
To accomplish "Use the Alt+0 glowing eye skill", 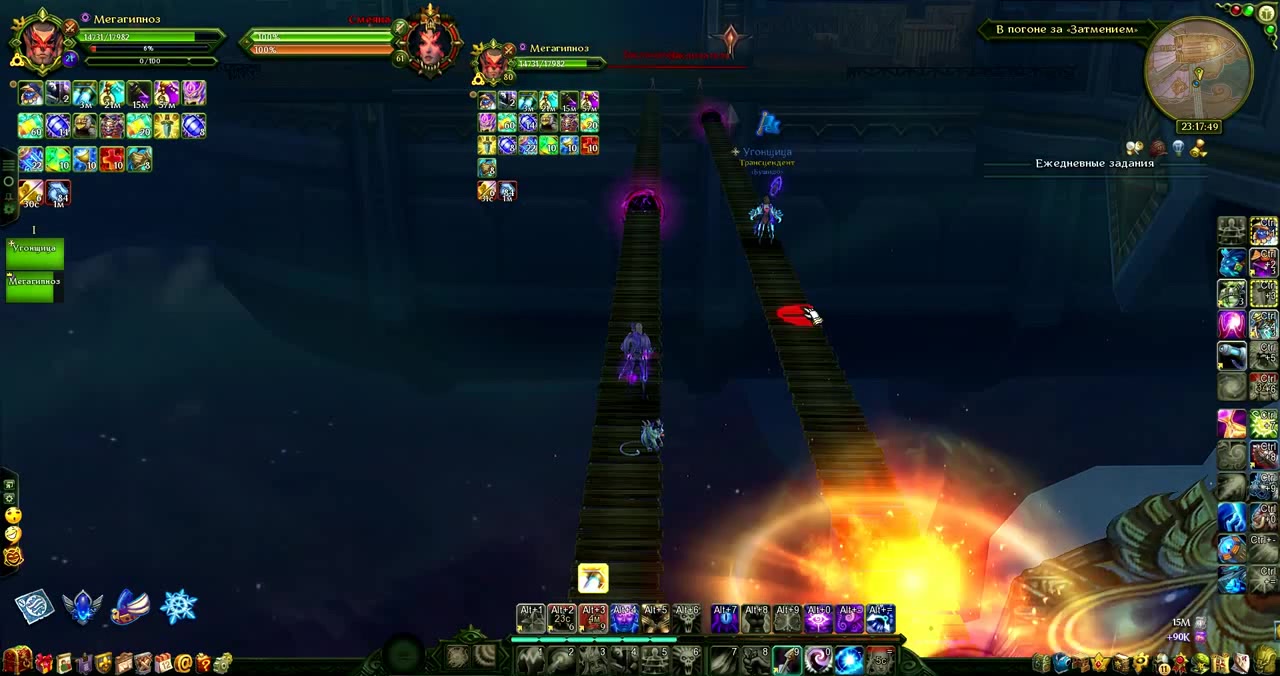I will (818, 619).
